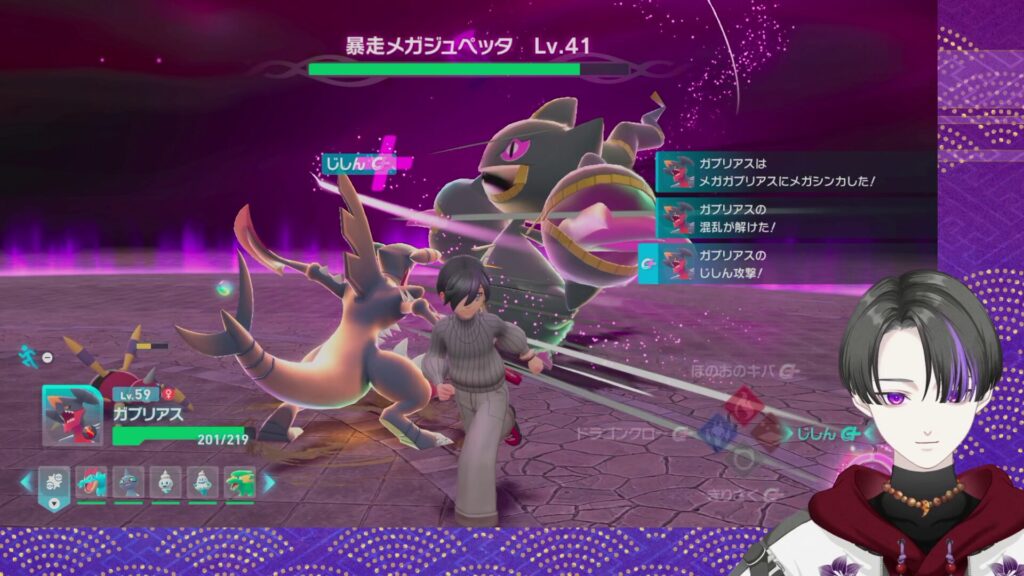Open the item pouch slot with dropdown arrow

tap(54, 484)
